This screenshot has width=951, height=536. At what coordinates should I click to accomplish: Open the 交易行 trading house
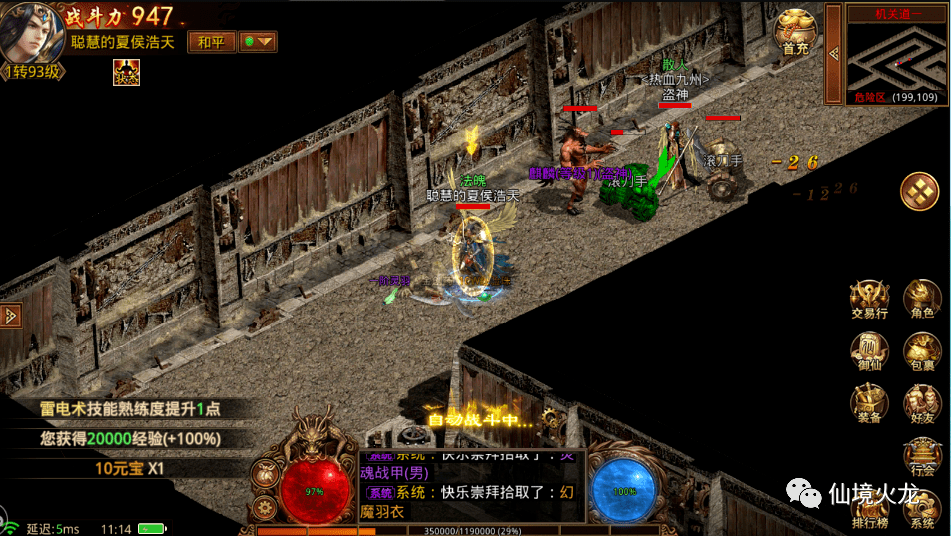pos(869,299)
